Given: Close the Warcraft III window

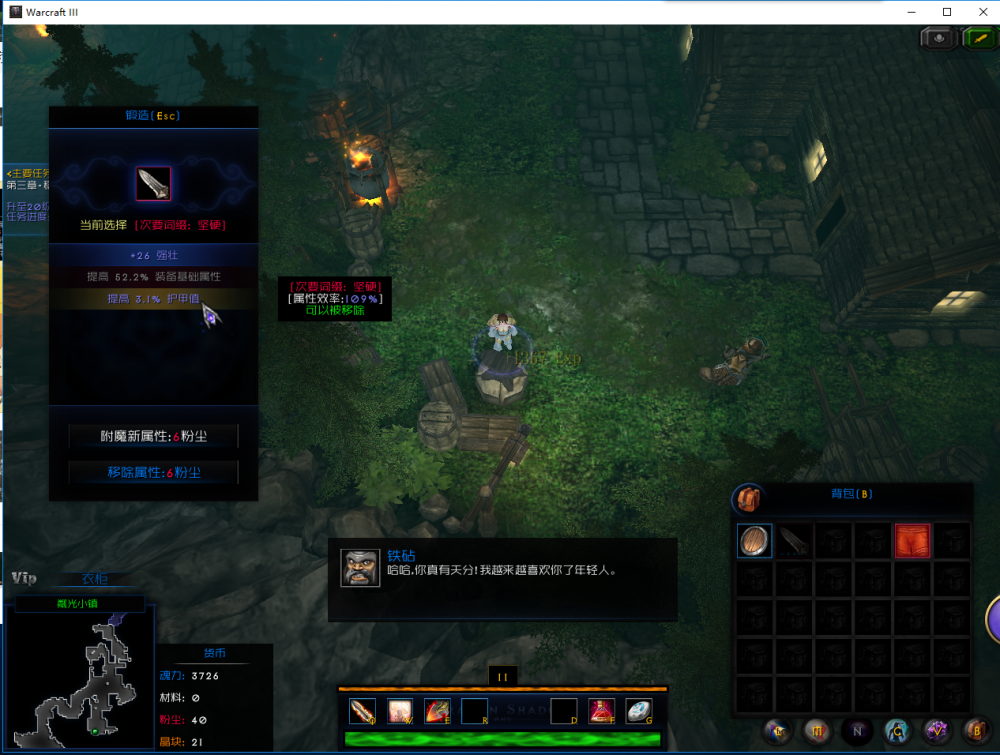Looking at the screenshot, I should [x=981, y=11].
